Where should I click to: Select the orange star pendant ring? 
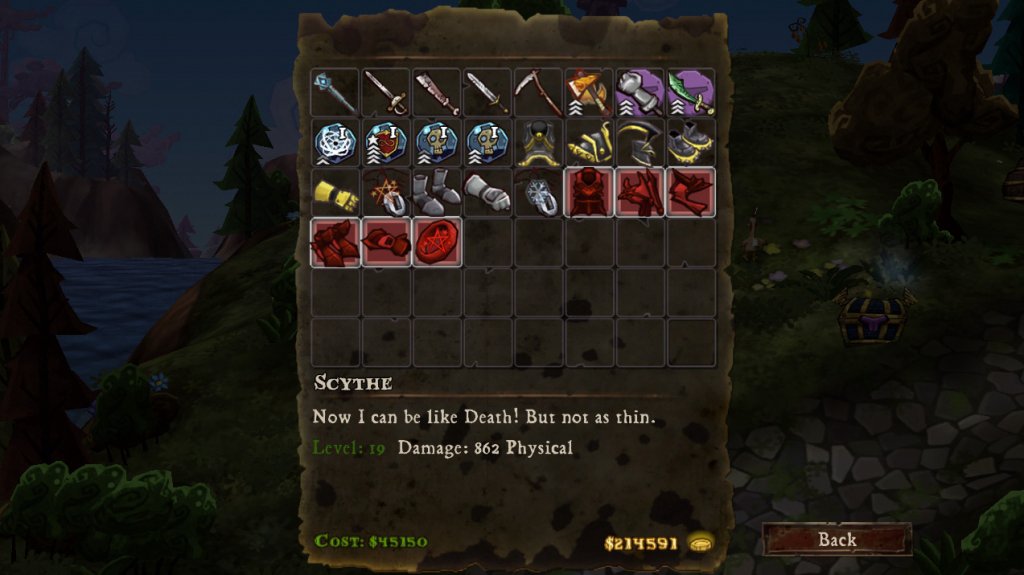click(386, 193)
